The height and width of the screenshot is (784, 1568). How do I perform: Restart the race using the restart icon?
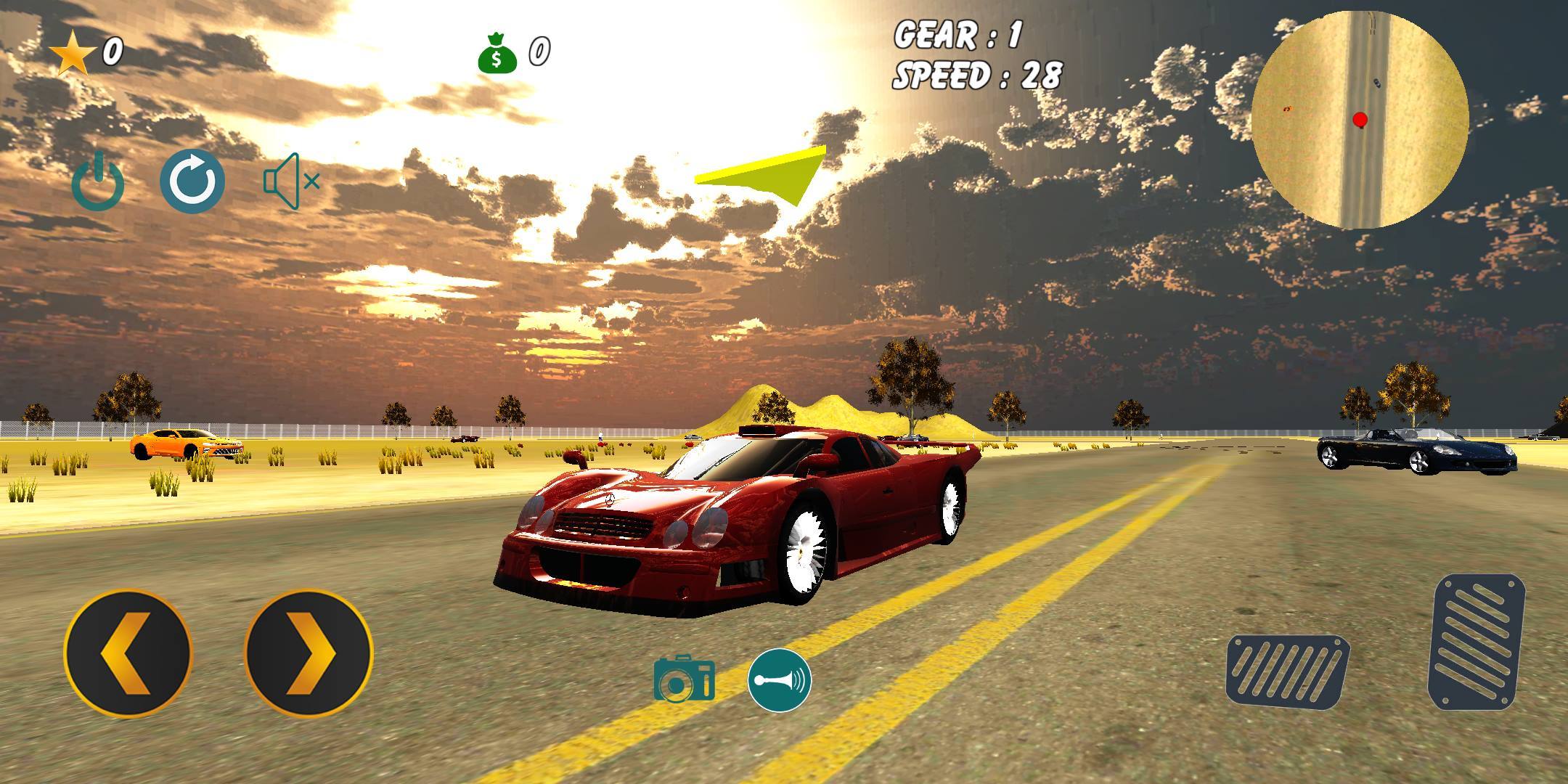pos(193,181)
